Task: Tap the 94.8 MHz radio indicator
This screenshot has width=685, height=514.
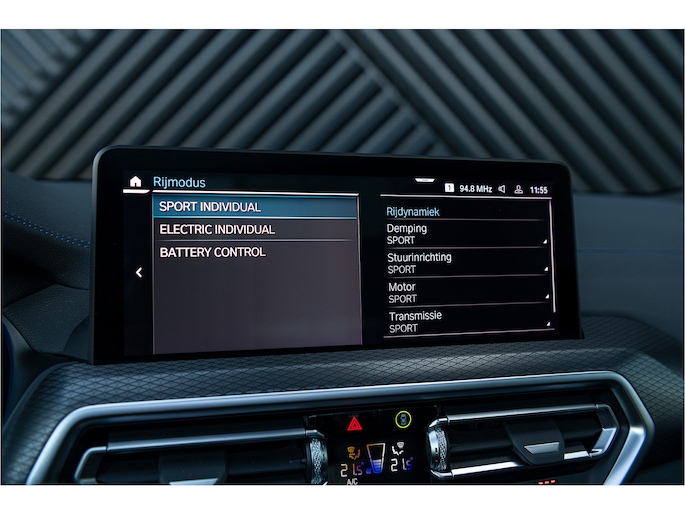Action: point(475,188)
